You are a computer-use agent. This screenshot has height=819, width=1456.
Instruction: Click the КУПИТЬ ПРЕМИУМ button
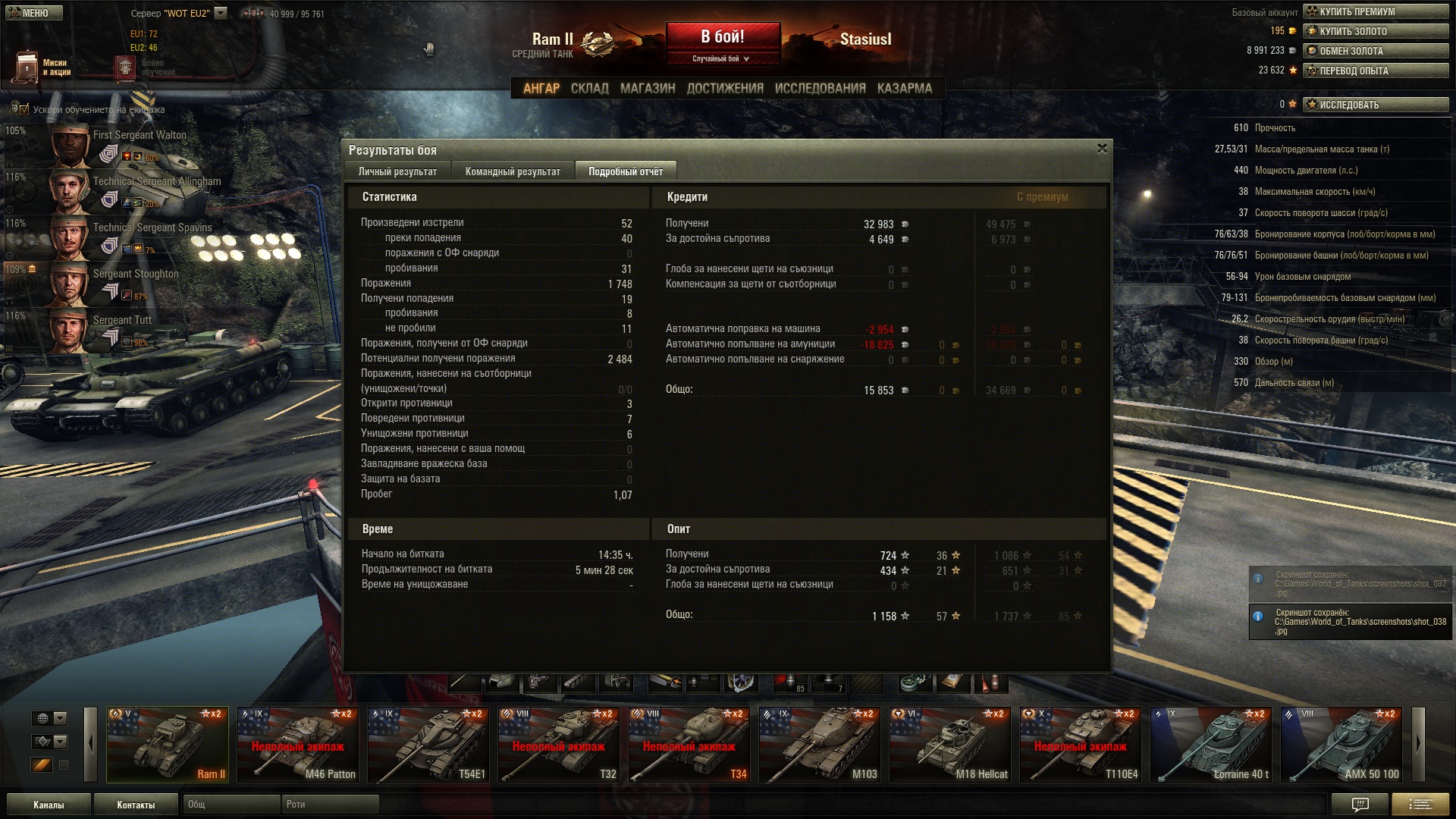pos(1375,11)
